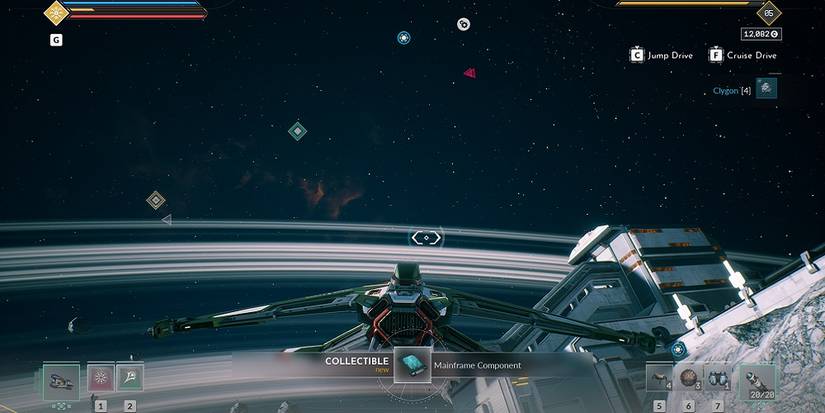Use the consumable with count 4
The width and height of the screenshot is (825, 413).
tap(658, 377)
